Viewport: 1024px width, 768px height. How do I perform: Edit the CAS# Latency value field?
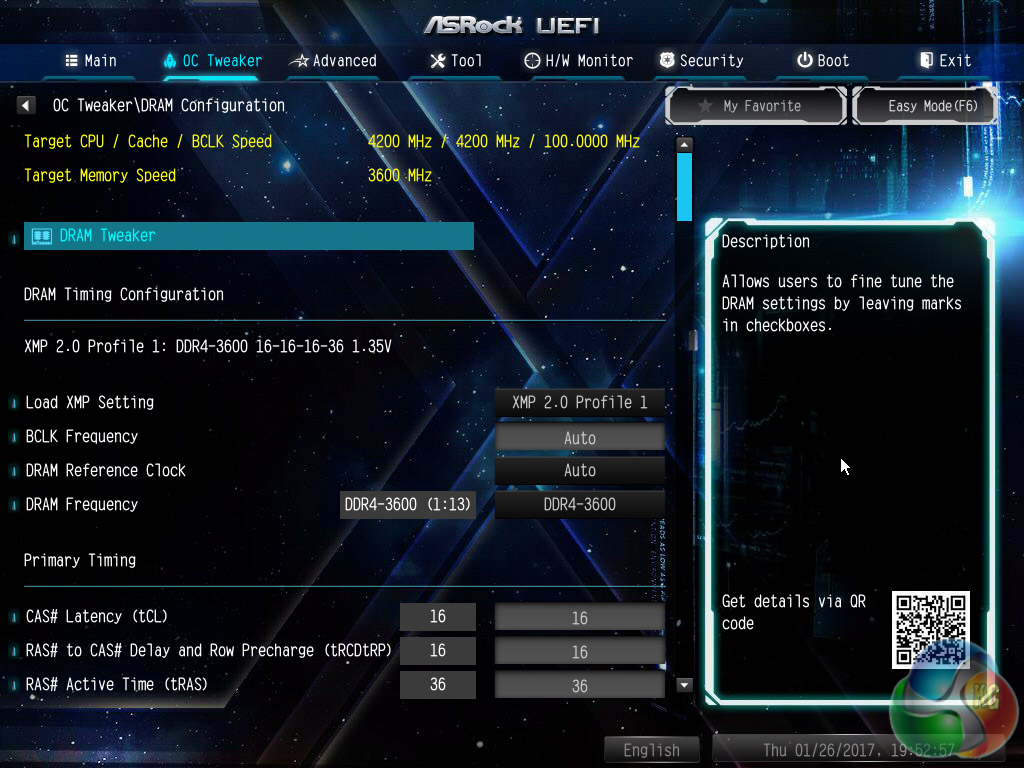pyautogui.click(x=580, y=618)
